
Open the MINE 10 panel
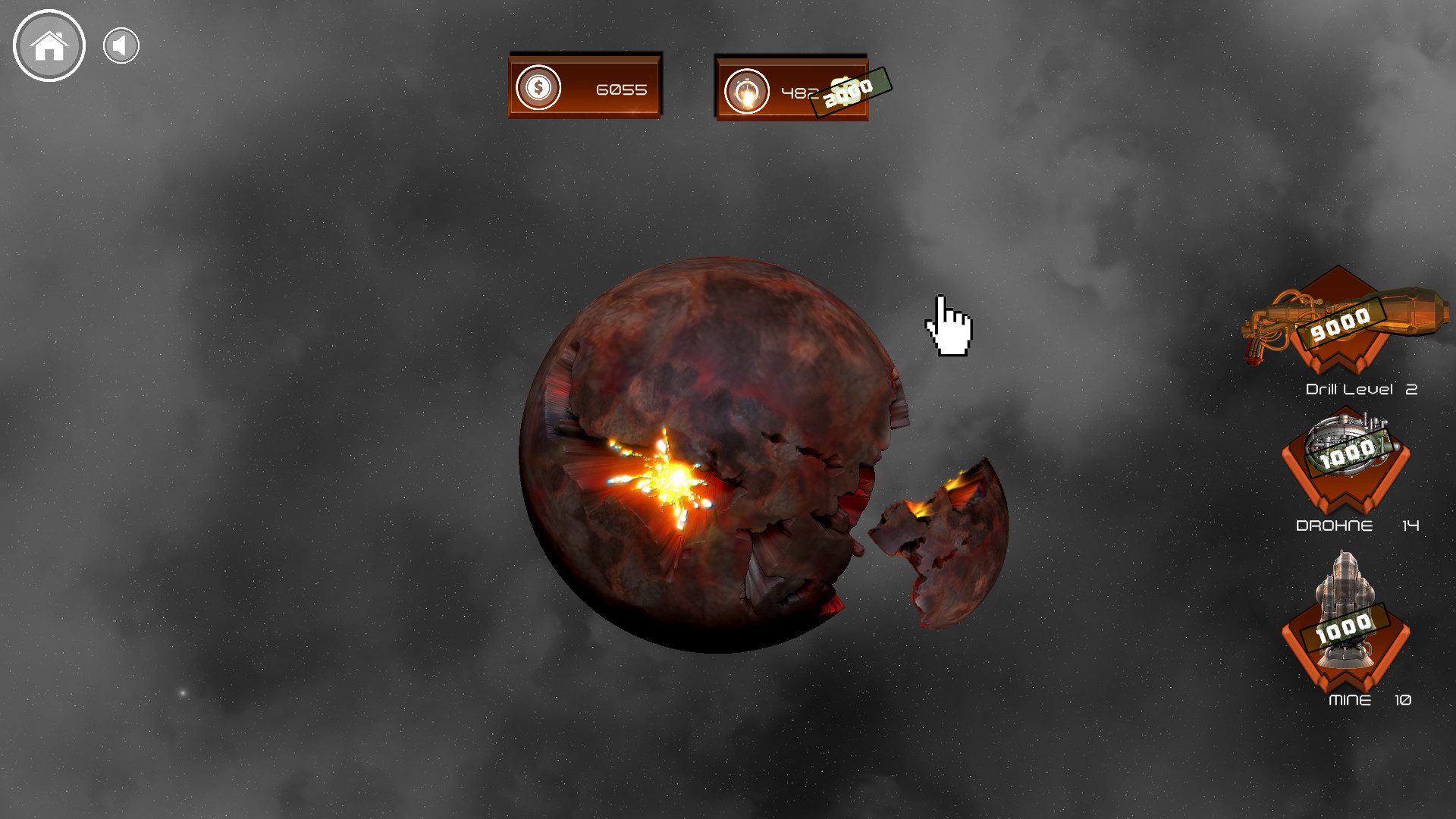click(1346, 633)
